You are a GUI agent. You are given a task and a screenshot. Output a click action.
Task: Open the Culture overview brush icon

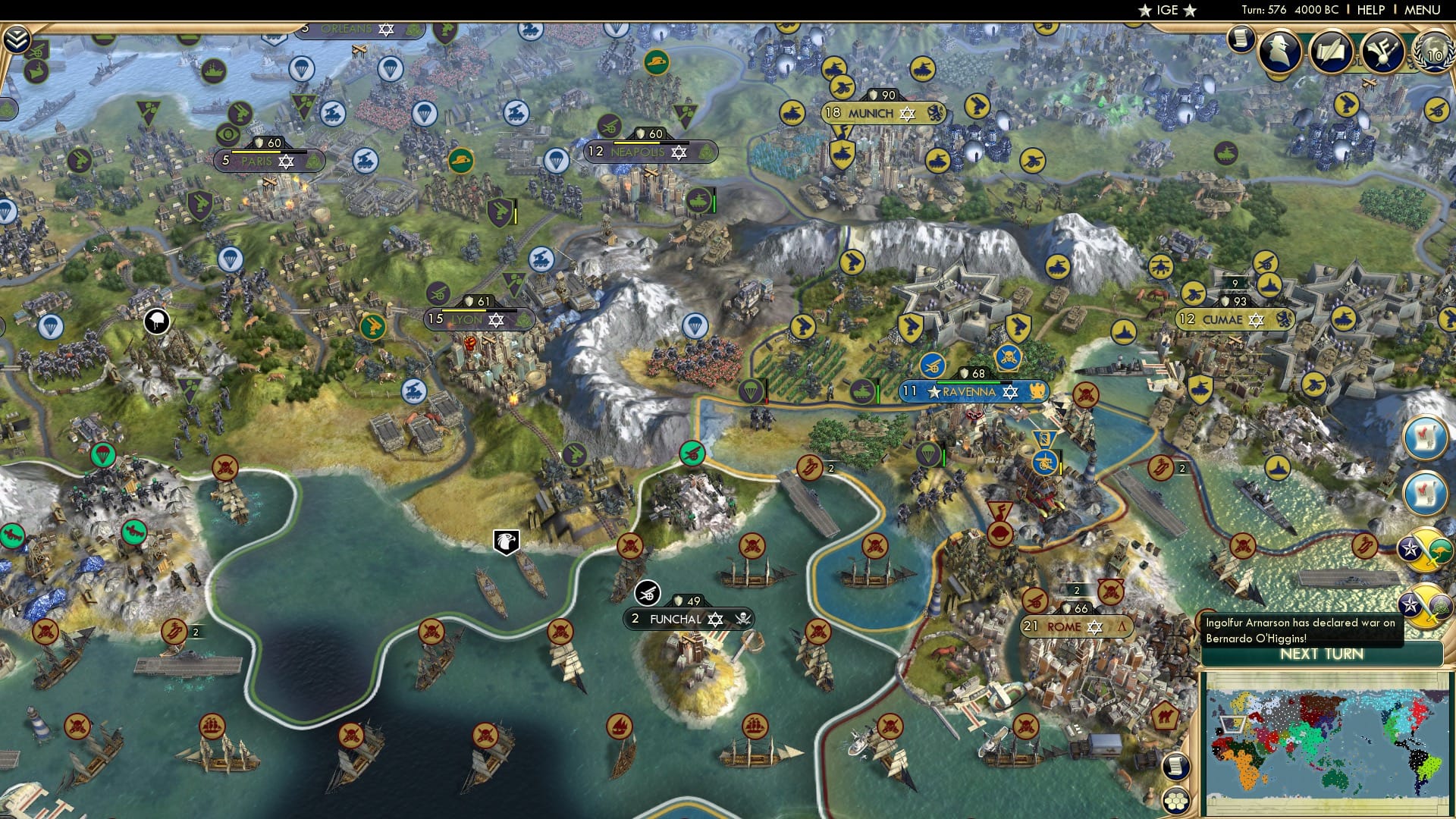(x=1382, y=52)
